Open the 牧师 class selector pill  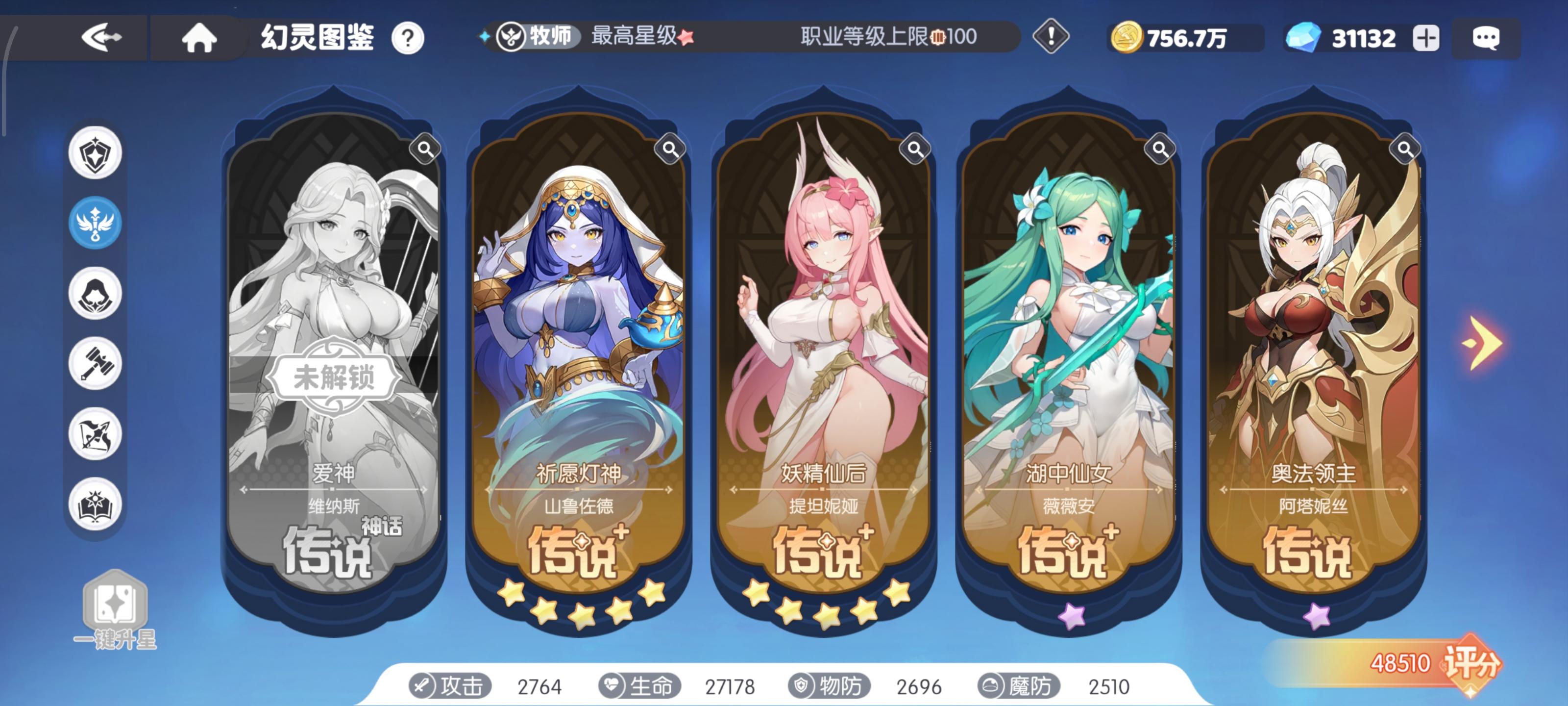pos(536,38)
